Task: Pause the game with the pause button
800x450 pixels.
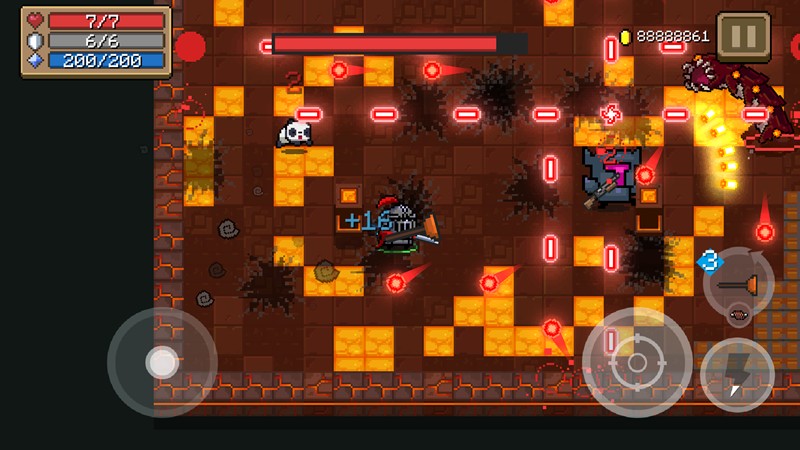Action: 744,37
